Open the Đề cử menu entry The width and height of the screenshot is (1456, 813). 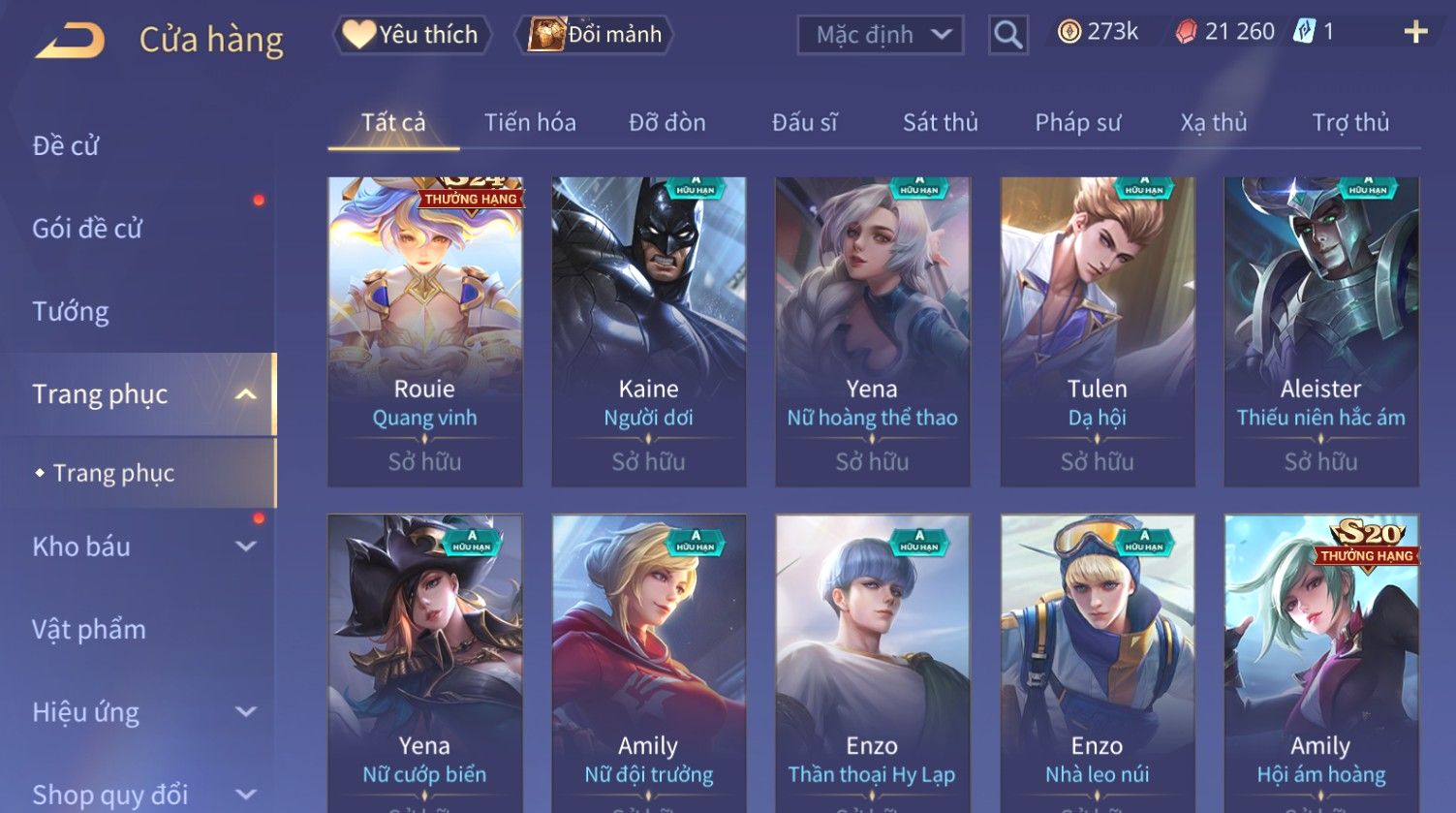66,146
